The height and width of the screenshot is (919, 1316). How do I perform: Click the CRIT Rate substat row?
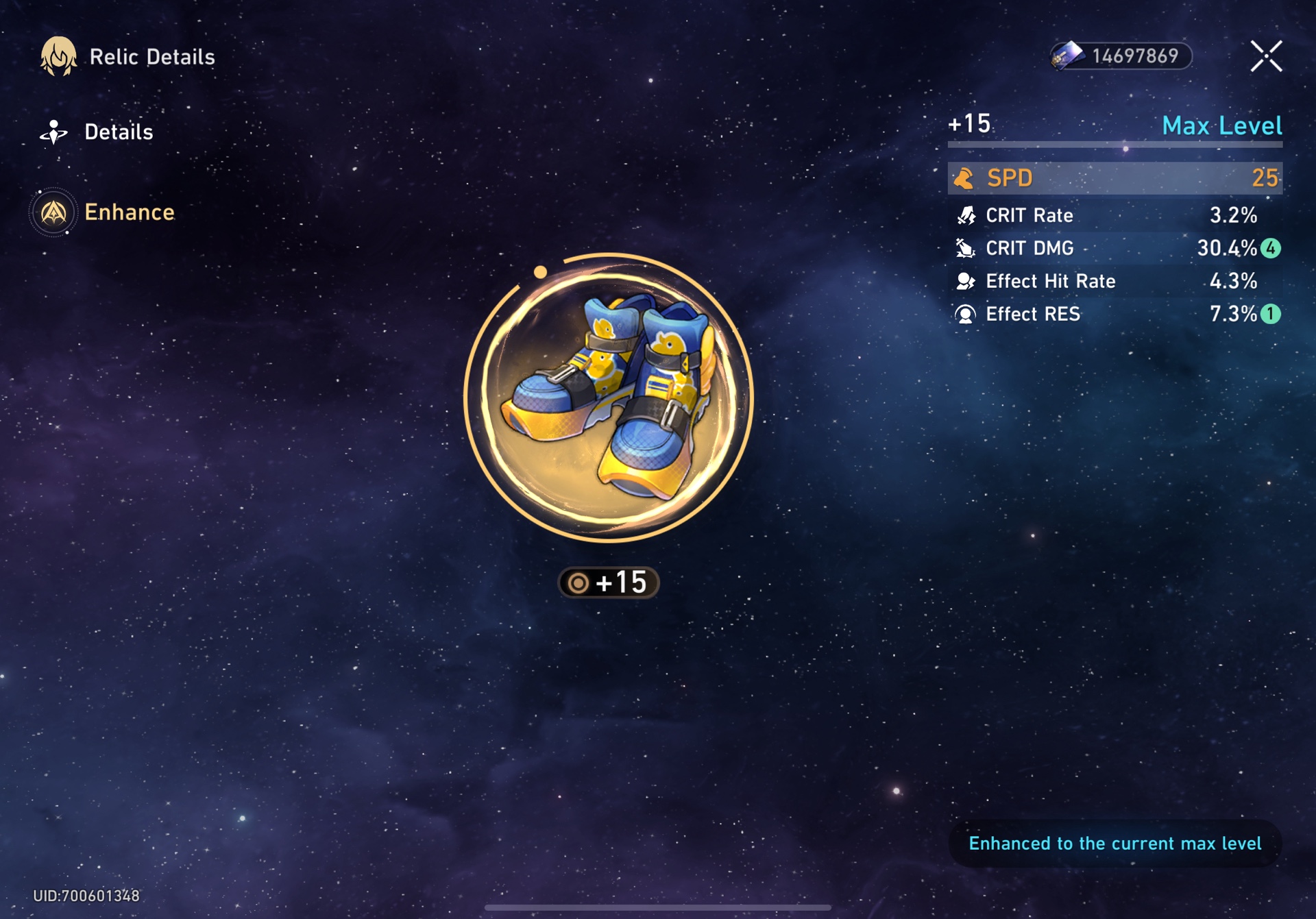(1114, 215)
